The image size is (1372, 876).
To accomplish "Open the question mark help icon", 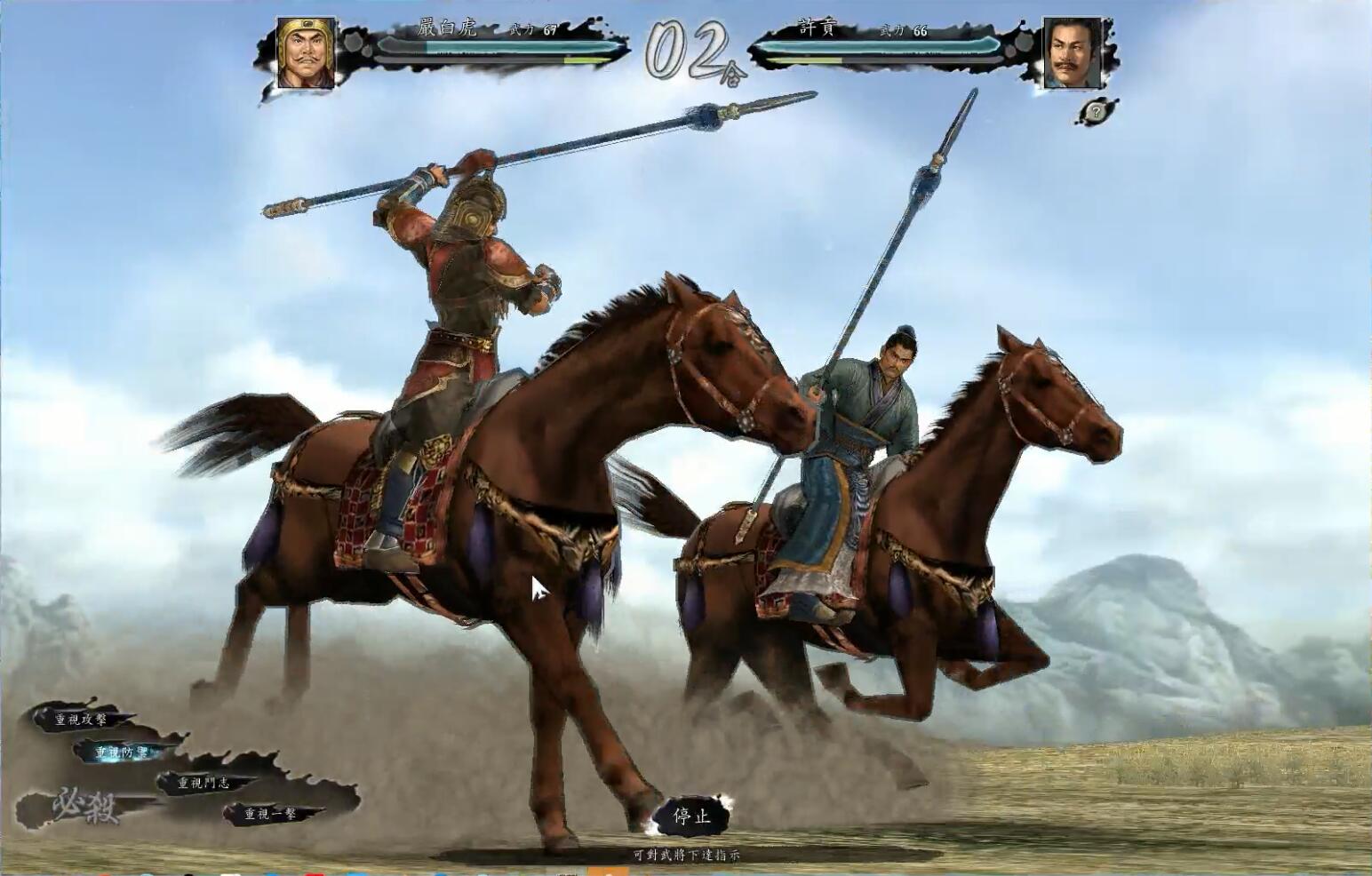I will pyautogui.click(x=1098, y=111).
